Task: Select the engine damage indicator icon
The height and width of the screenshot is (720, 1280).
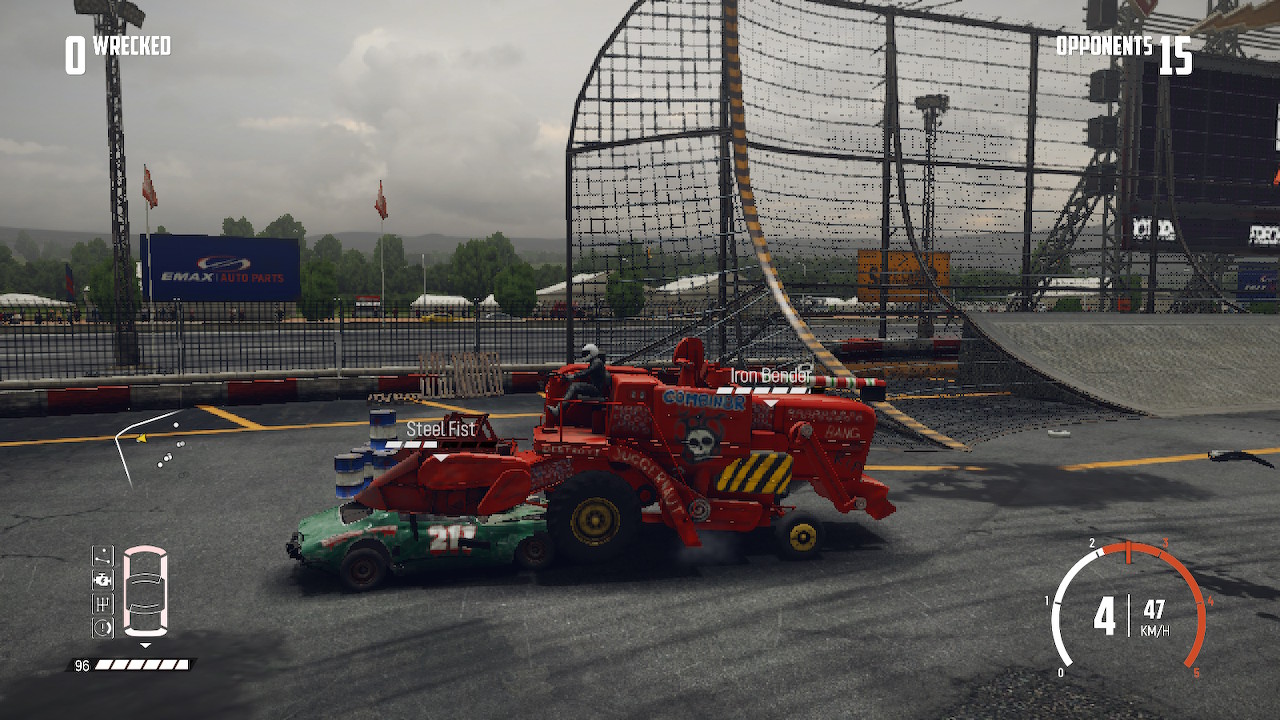Action: (x=102, y=578)
